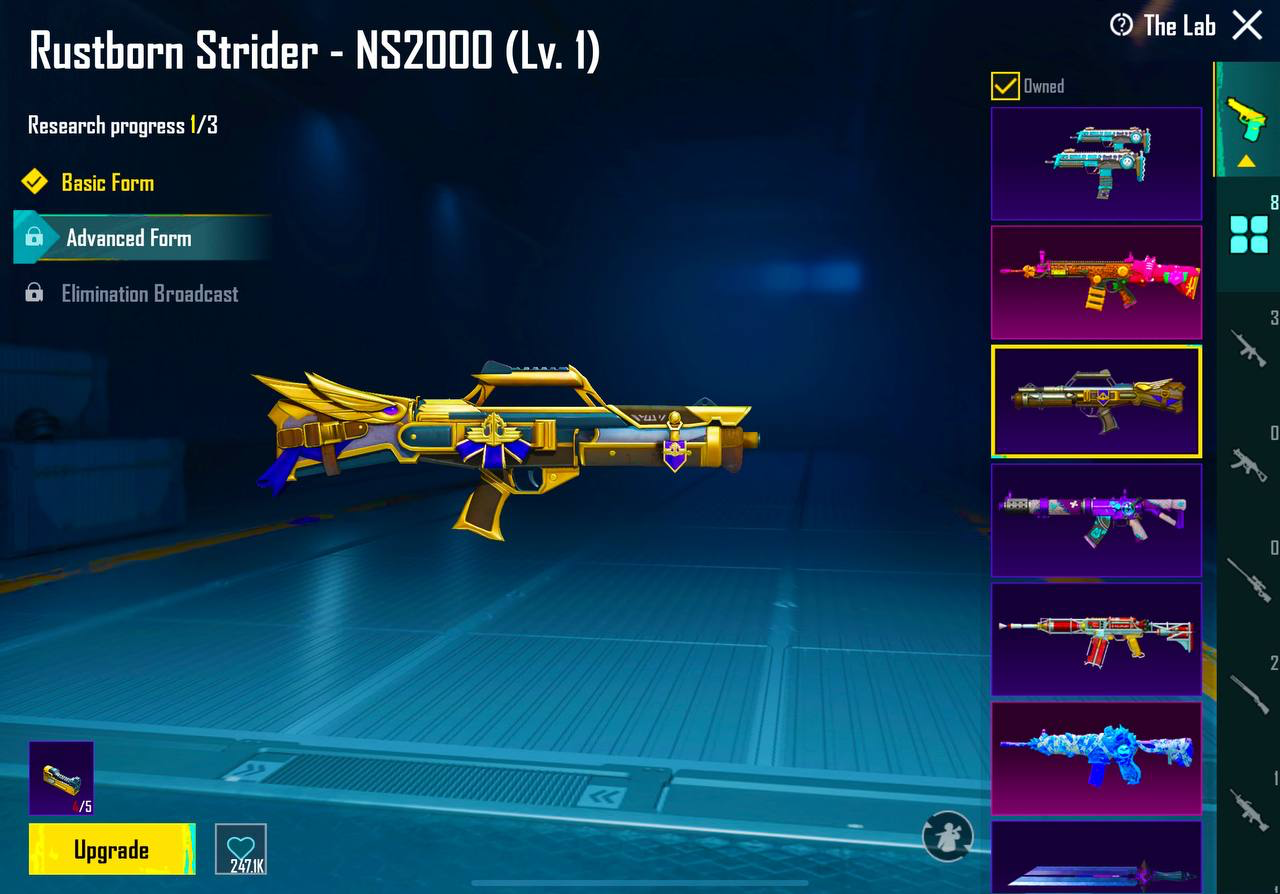
Task: Open the four-squares all categories tab
Action: 1248,235
